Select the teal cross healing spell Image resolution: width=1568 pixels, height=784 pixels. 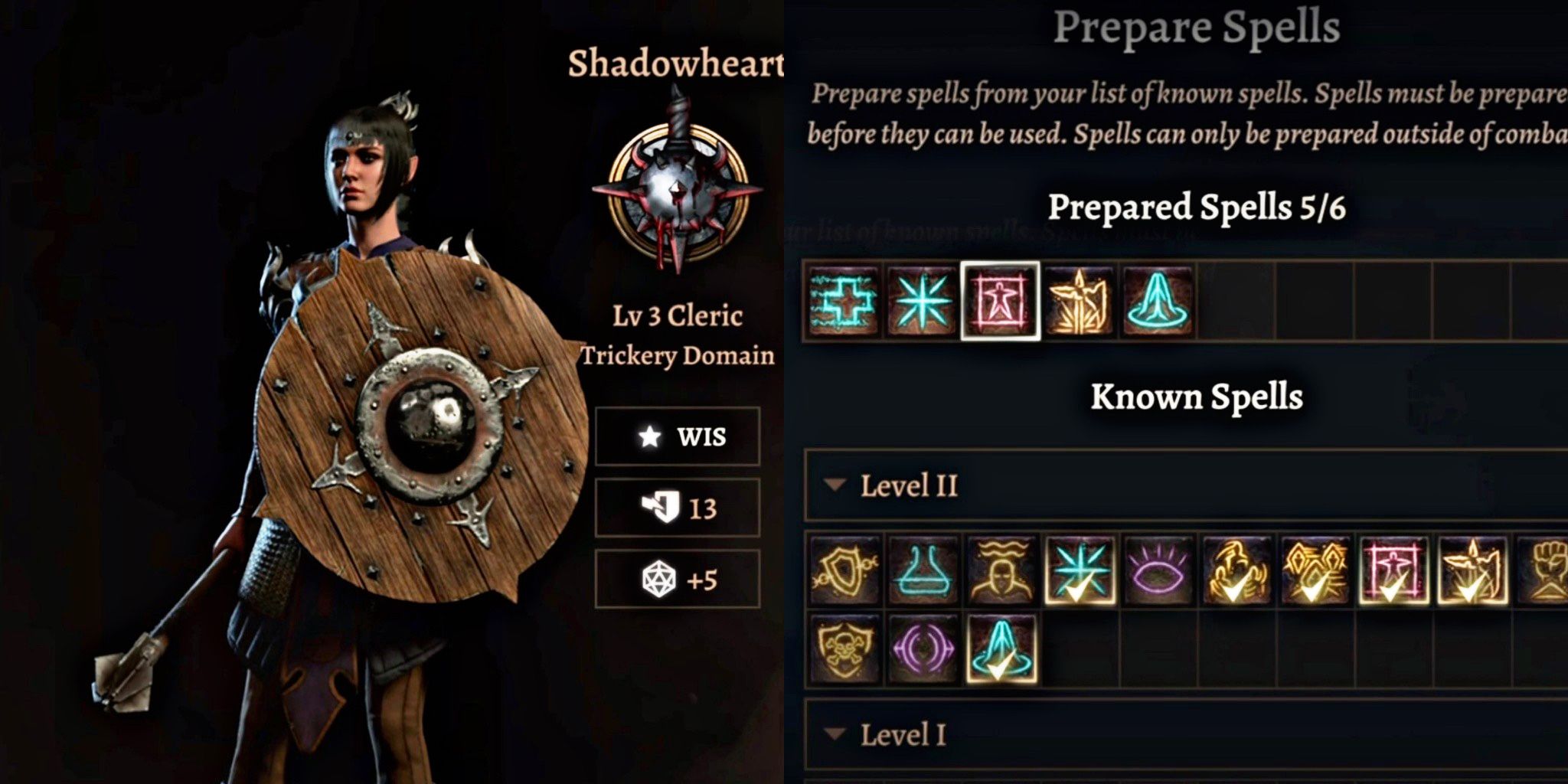tap(843, 300)
